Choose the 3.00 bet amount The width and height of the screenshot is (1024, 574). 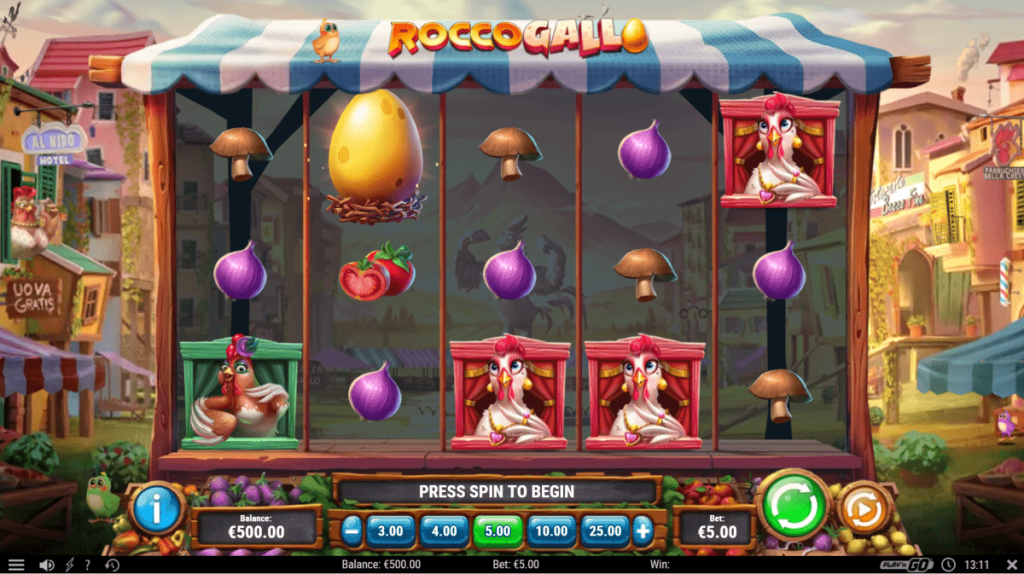[391, 530]
